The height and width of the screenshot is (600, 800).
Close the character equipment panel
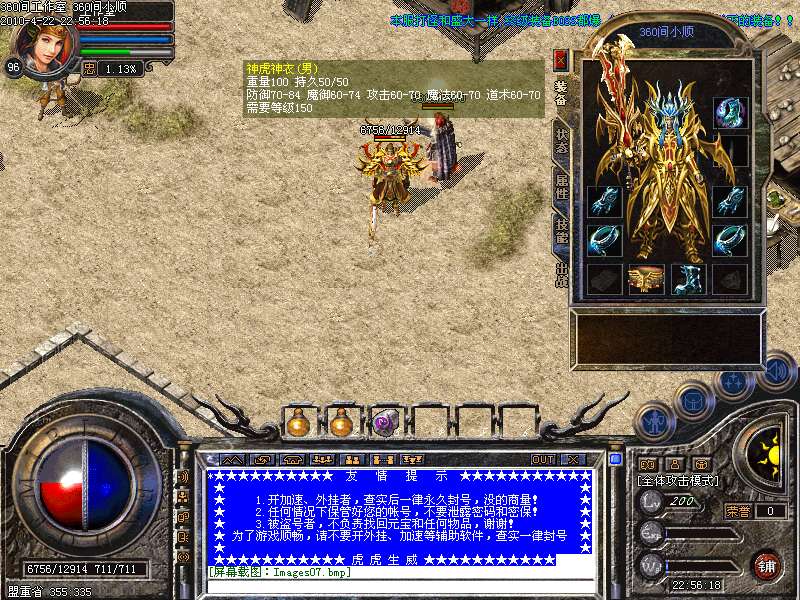click(x=560, y=59)
